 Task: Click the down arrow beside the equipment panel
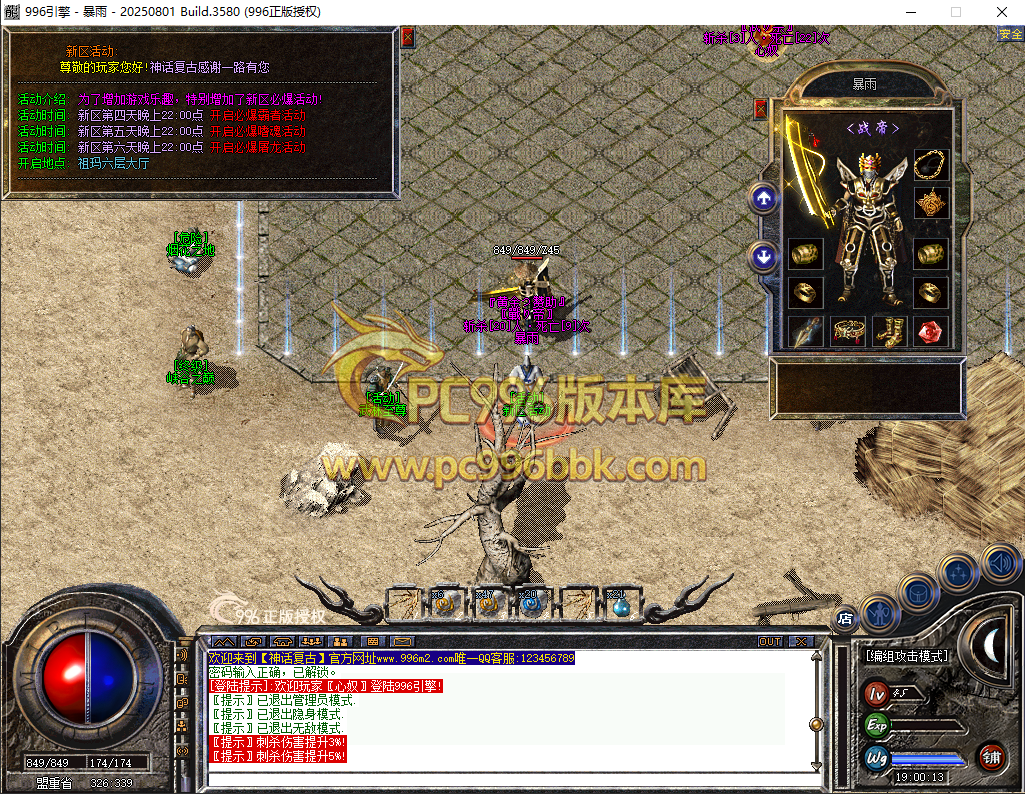(x=764, y=257)
